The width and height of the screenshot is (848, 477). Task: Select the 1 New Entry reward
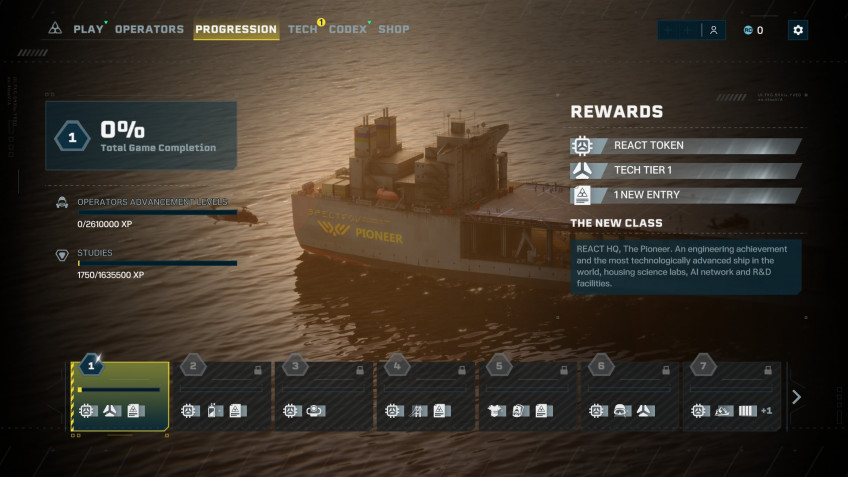686,195
